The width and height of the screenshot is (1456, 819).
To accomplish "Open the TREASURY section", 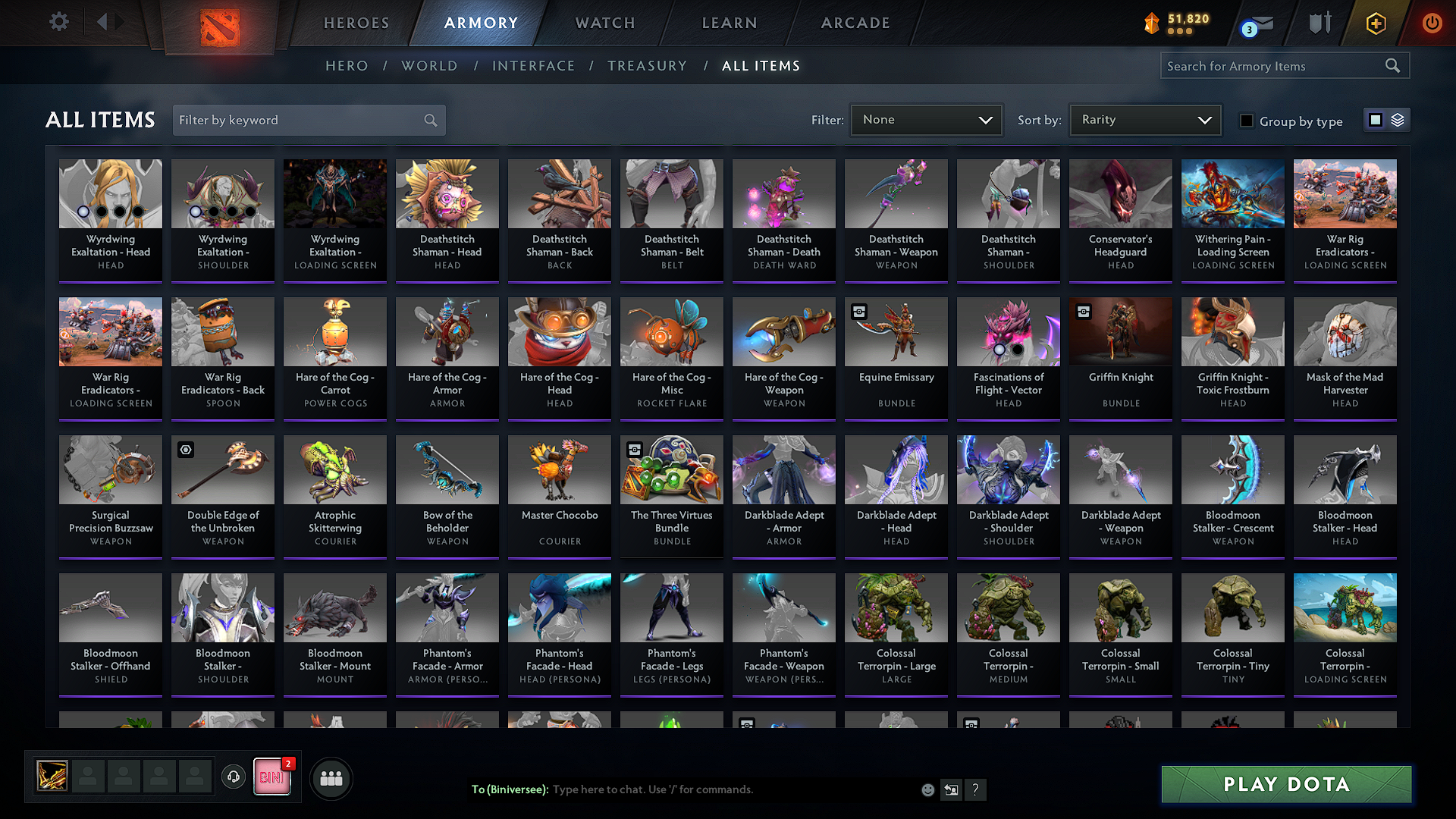I will [x=647, y=66].
